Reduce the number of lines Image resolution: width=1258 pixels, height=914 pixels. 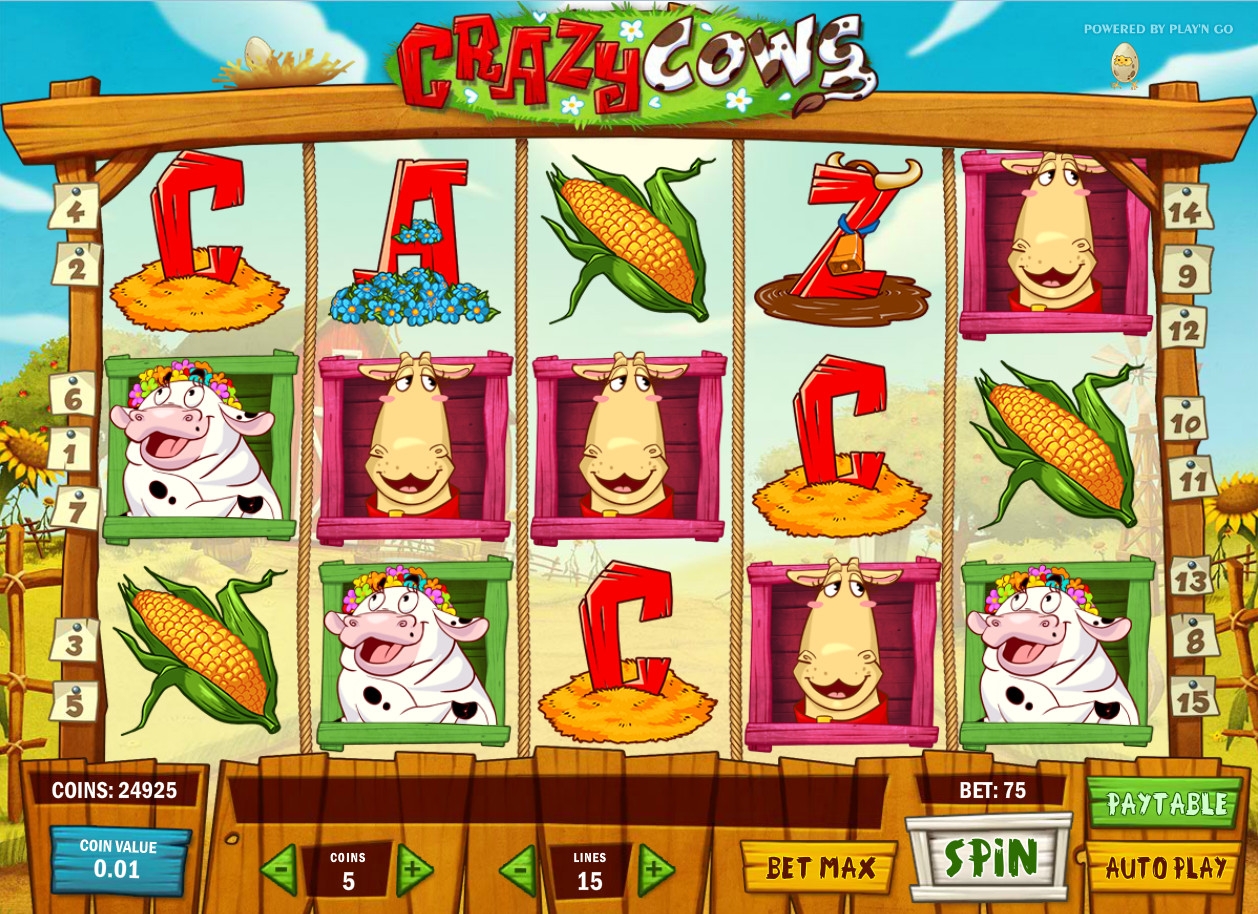[x=518, y=870]
